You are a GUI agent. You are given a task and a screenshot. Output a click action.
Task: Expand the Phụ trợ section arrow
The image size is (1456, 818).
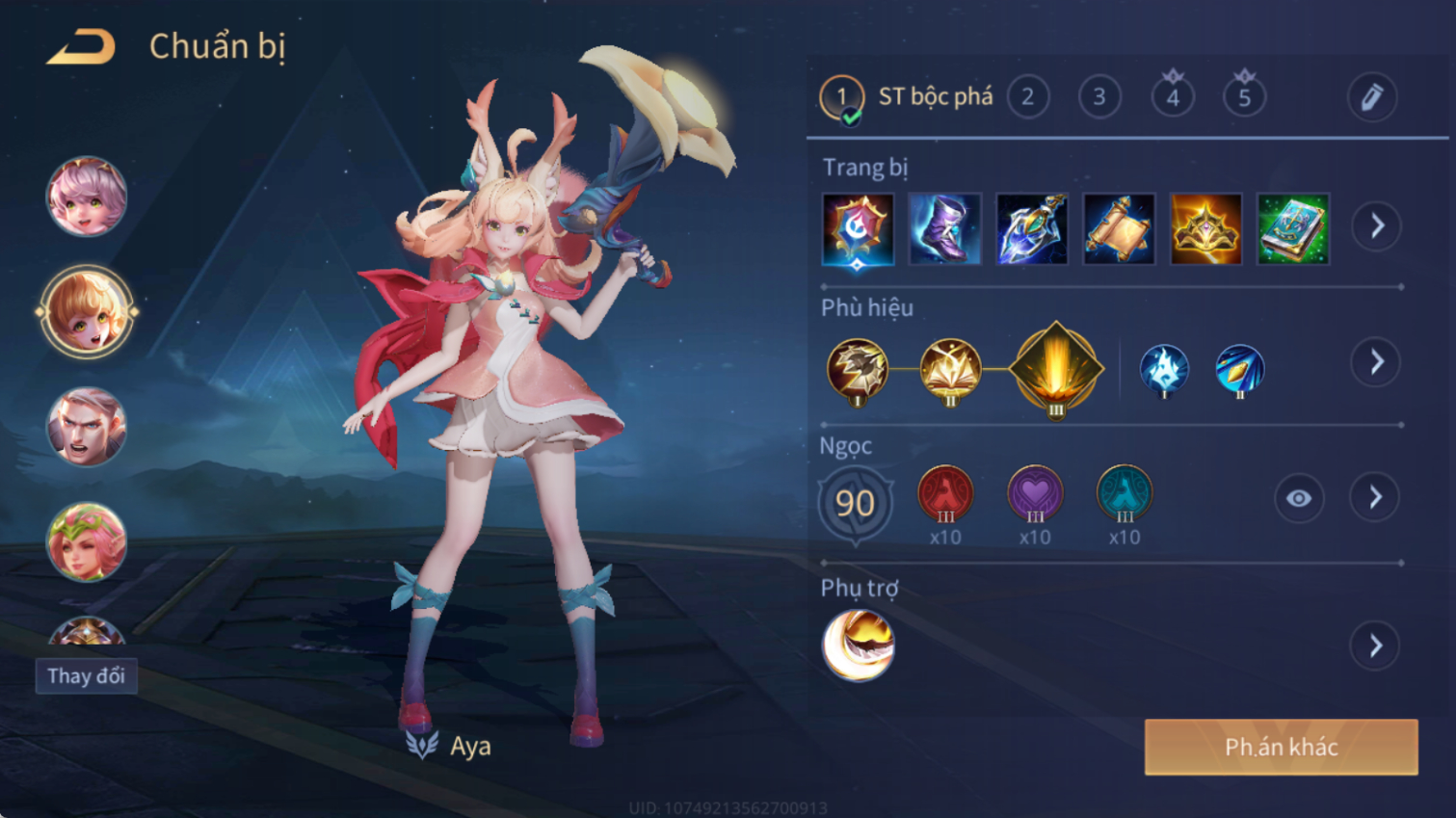(1376, 646)
